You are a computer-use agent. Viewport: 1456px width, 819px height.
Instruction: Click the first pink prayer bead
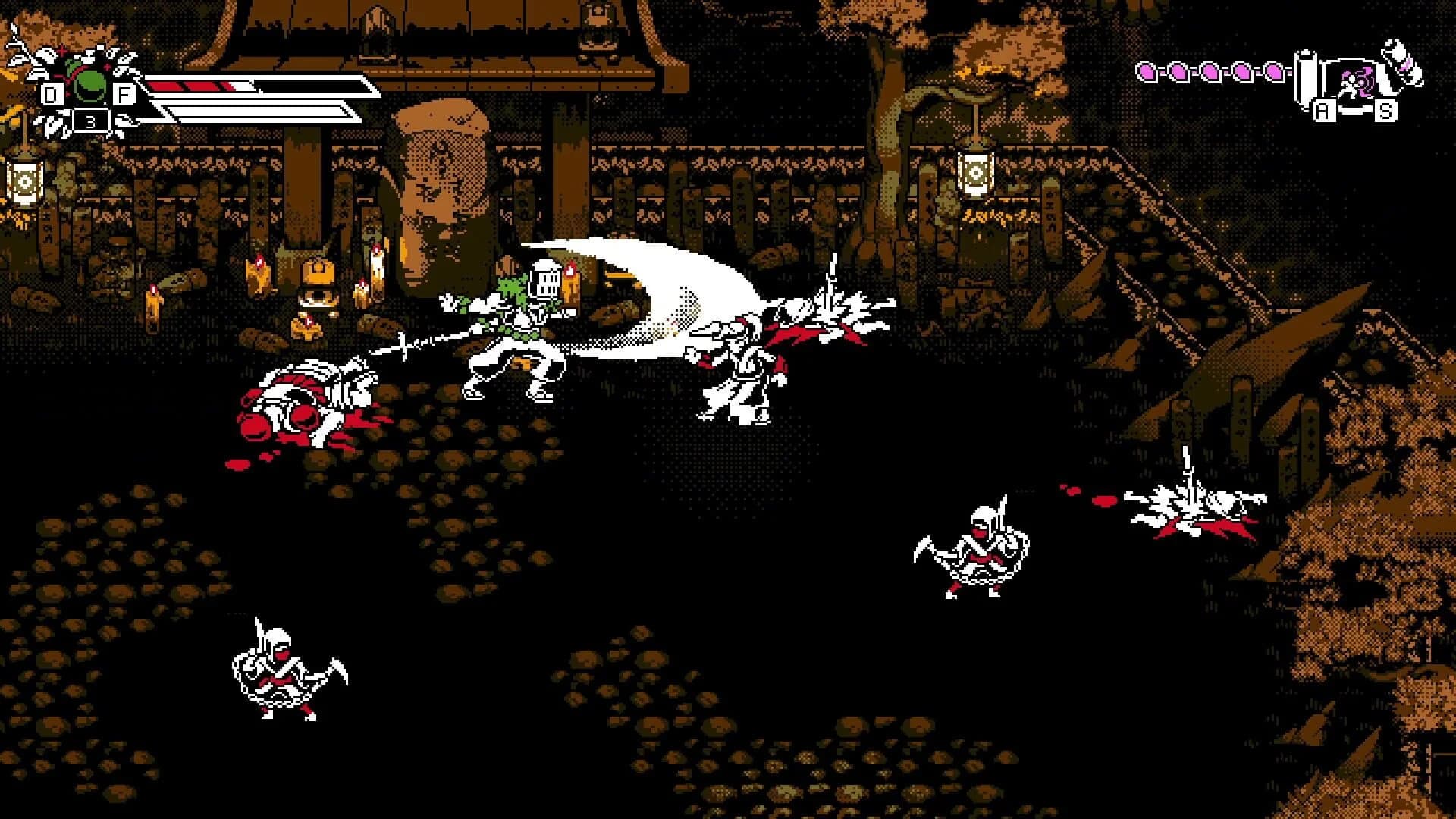pos(1147,73)
